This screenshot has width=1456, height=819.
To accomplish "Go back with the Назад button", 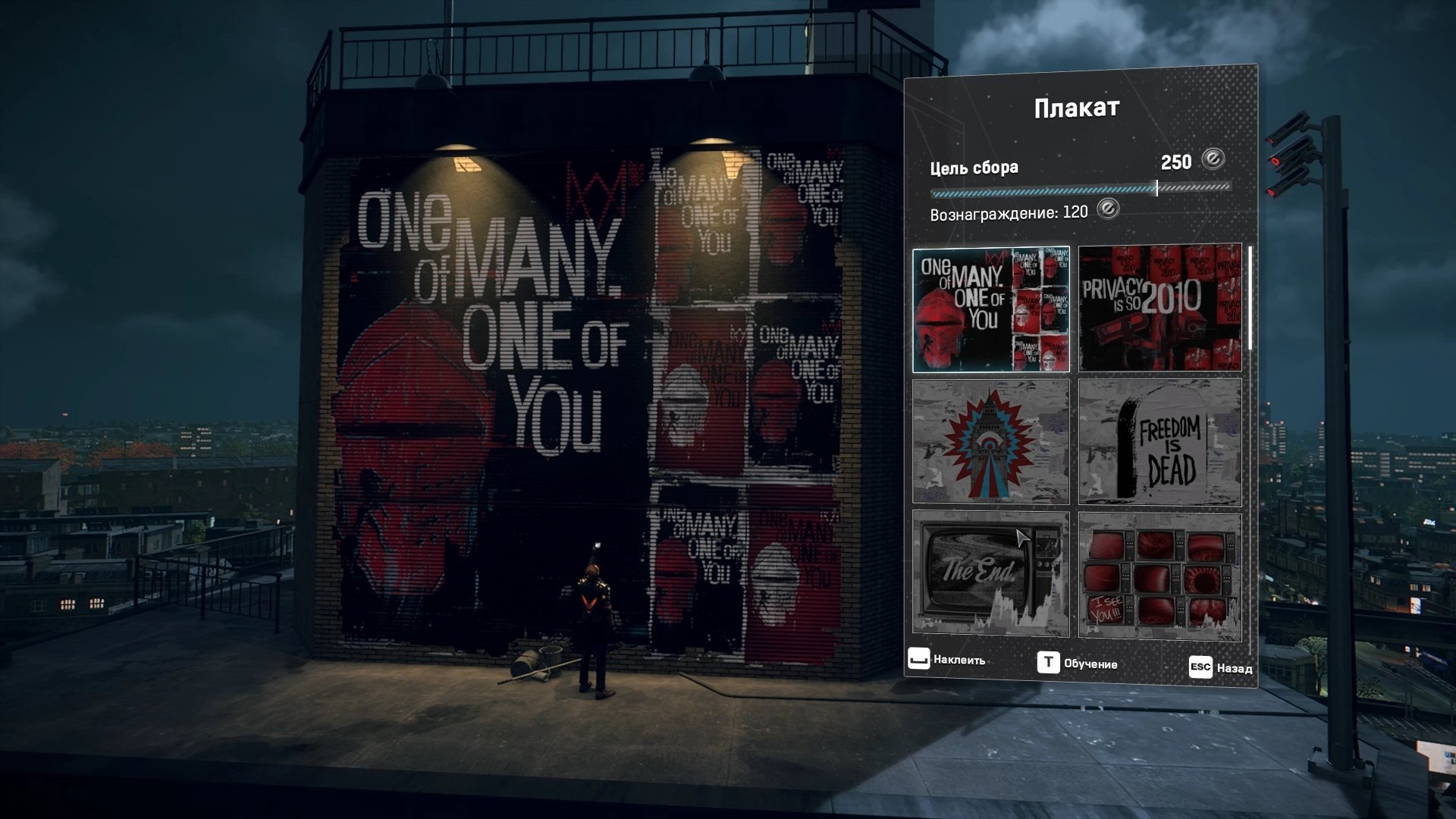I will (1220, 667).
